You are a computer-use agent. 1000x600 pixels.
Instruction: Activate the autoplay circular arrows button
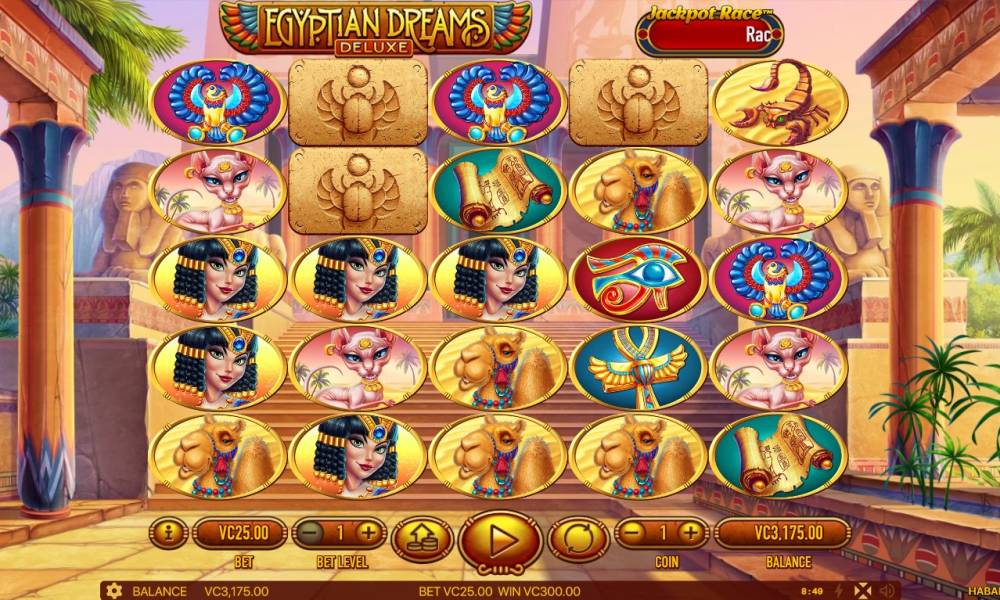click(576, 537)
